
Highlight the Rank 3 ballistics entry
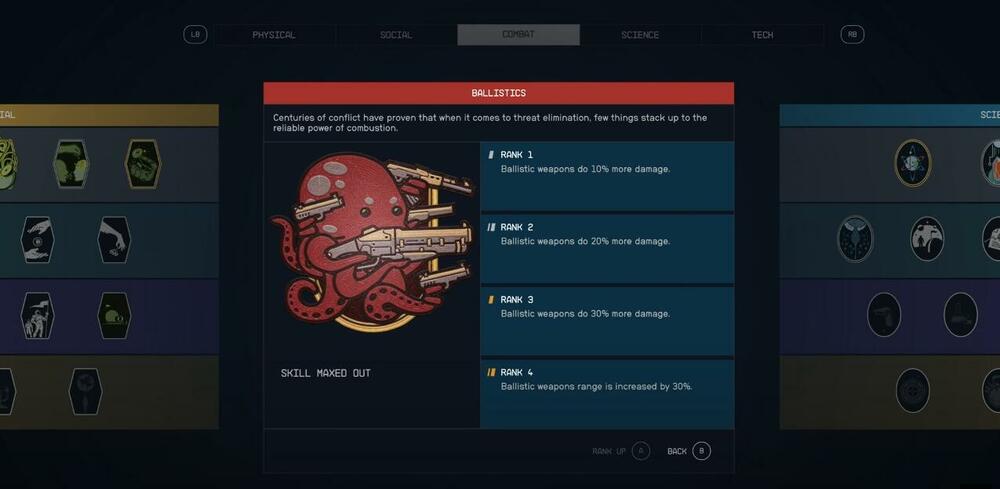coord(607,321)
